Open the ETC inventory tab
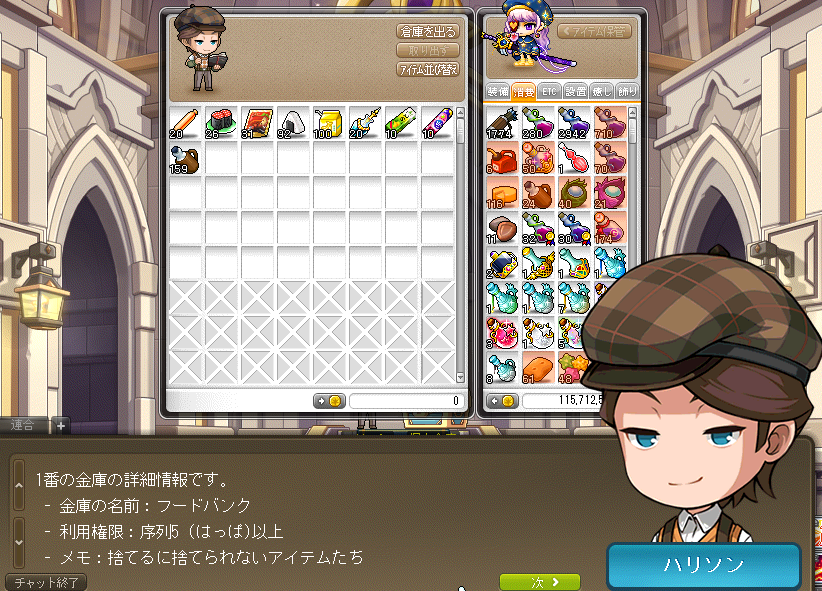The image size is (822, 591). pyautogui.click(x=549, y=91)
